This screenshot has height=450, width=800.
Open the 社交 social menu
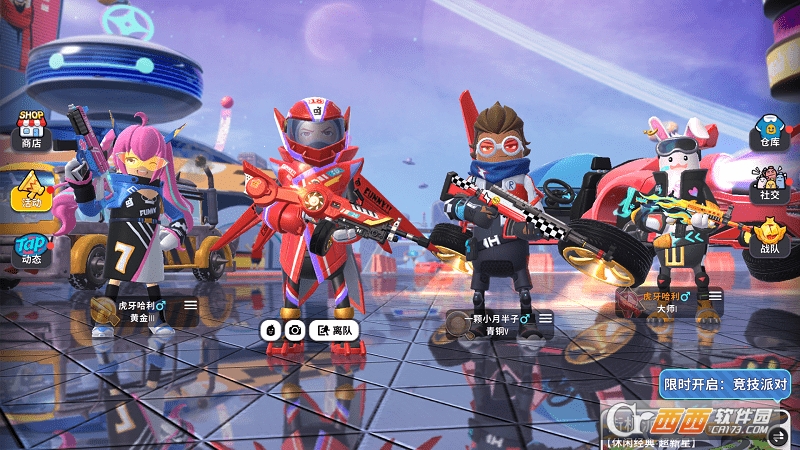tap(768, 186)
